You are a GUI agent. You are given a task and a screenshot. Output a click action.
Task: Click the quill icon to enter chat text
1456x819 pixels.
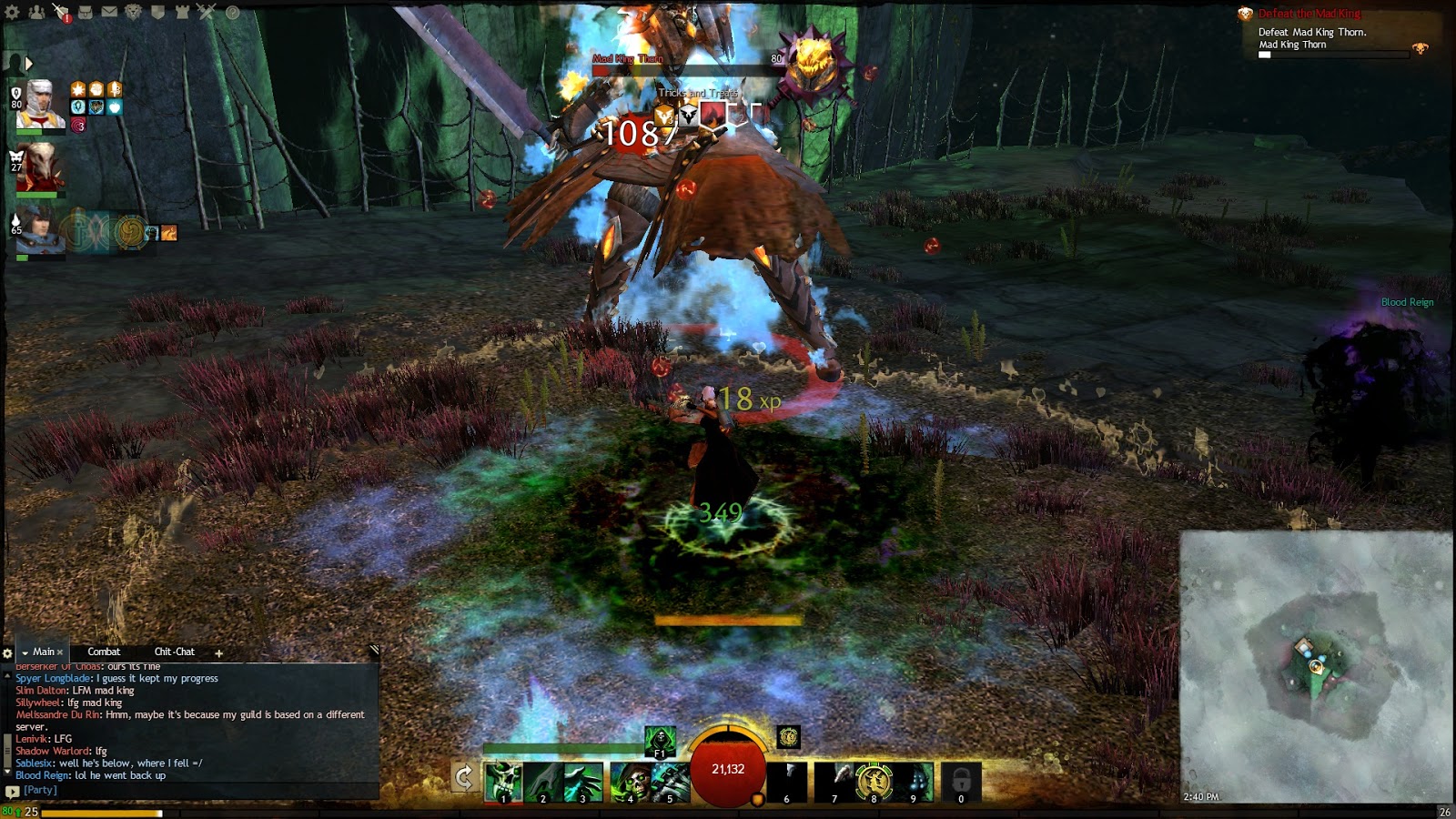click(373, 650)
